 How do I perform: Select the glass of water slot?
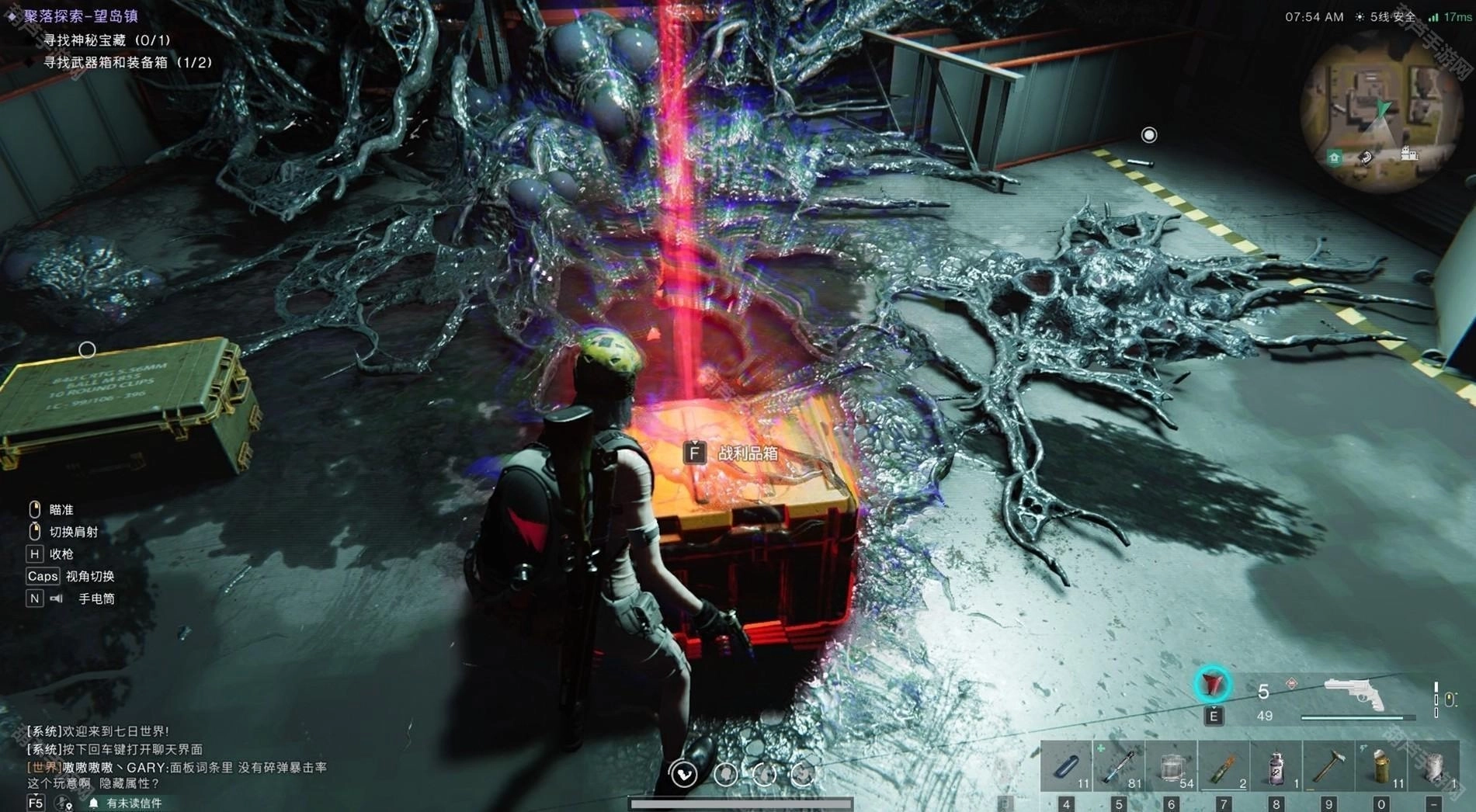coord(1172,767)
